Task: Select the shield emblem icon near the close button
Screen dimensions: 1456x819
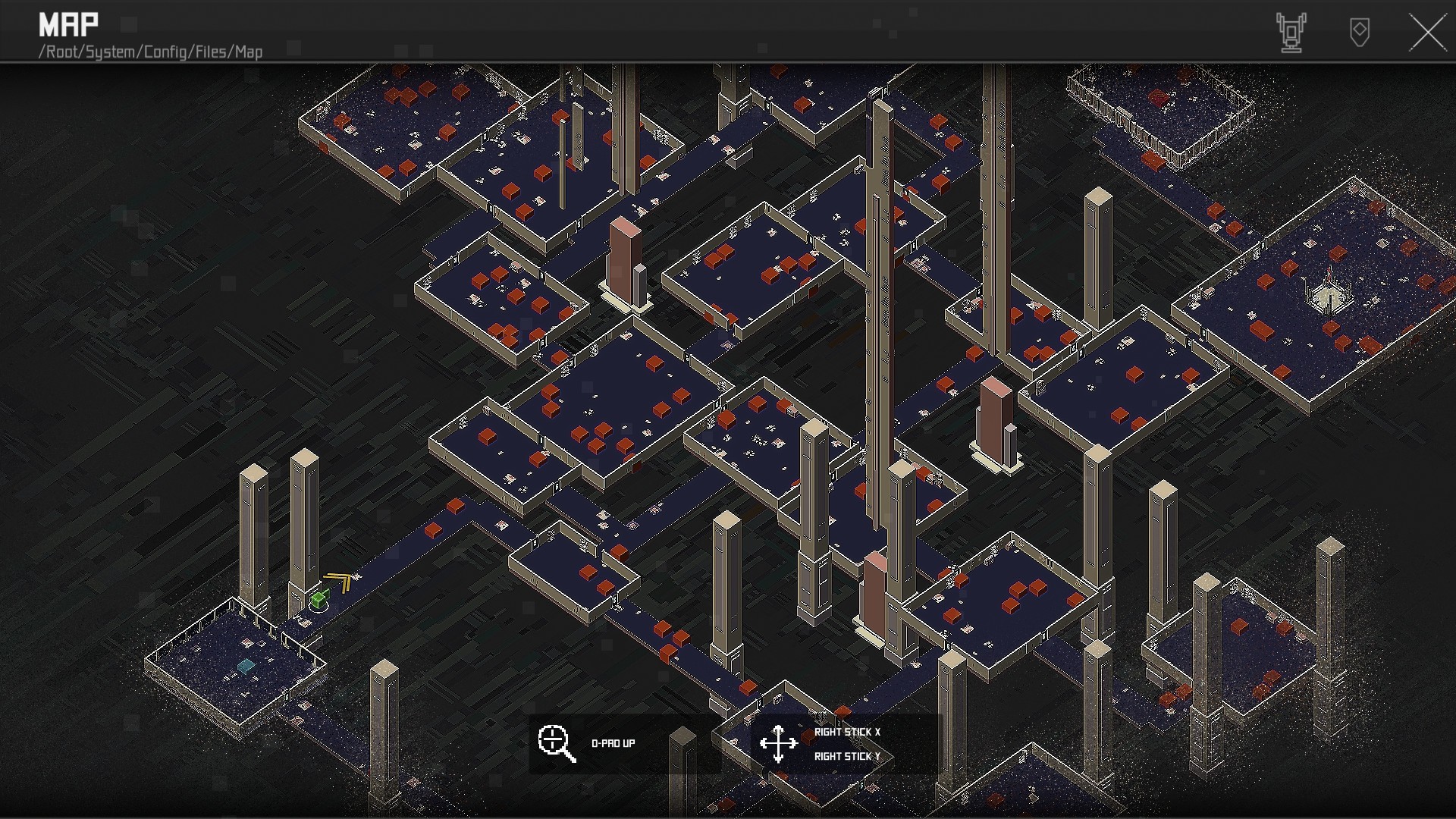Action: pyautogui.click(x=1360, y=33)
